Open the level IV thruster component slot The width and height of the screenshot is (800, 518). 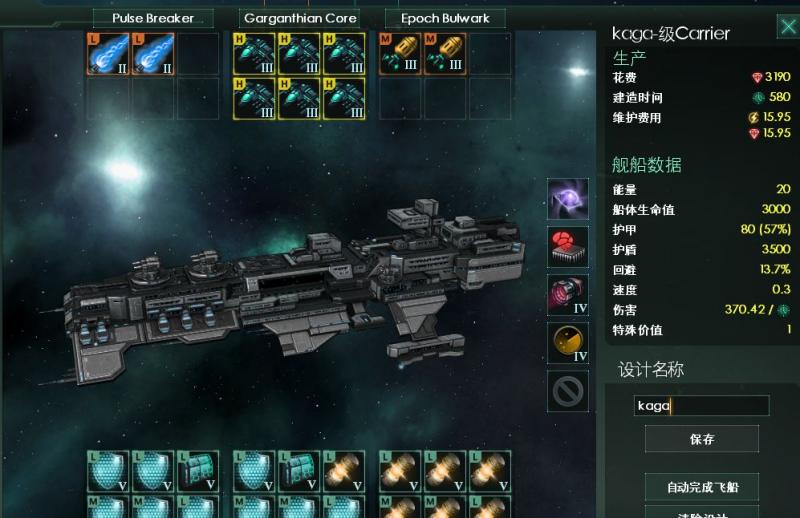pos(568,295)
